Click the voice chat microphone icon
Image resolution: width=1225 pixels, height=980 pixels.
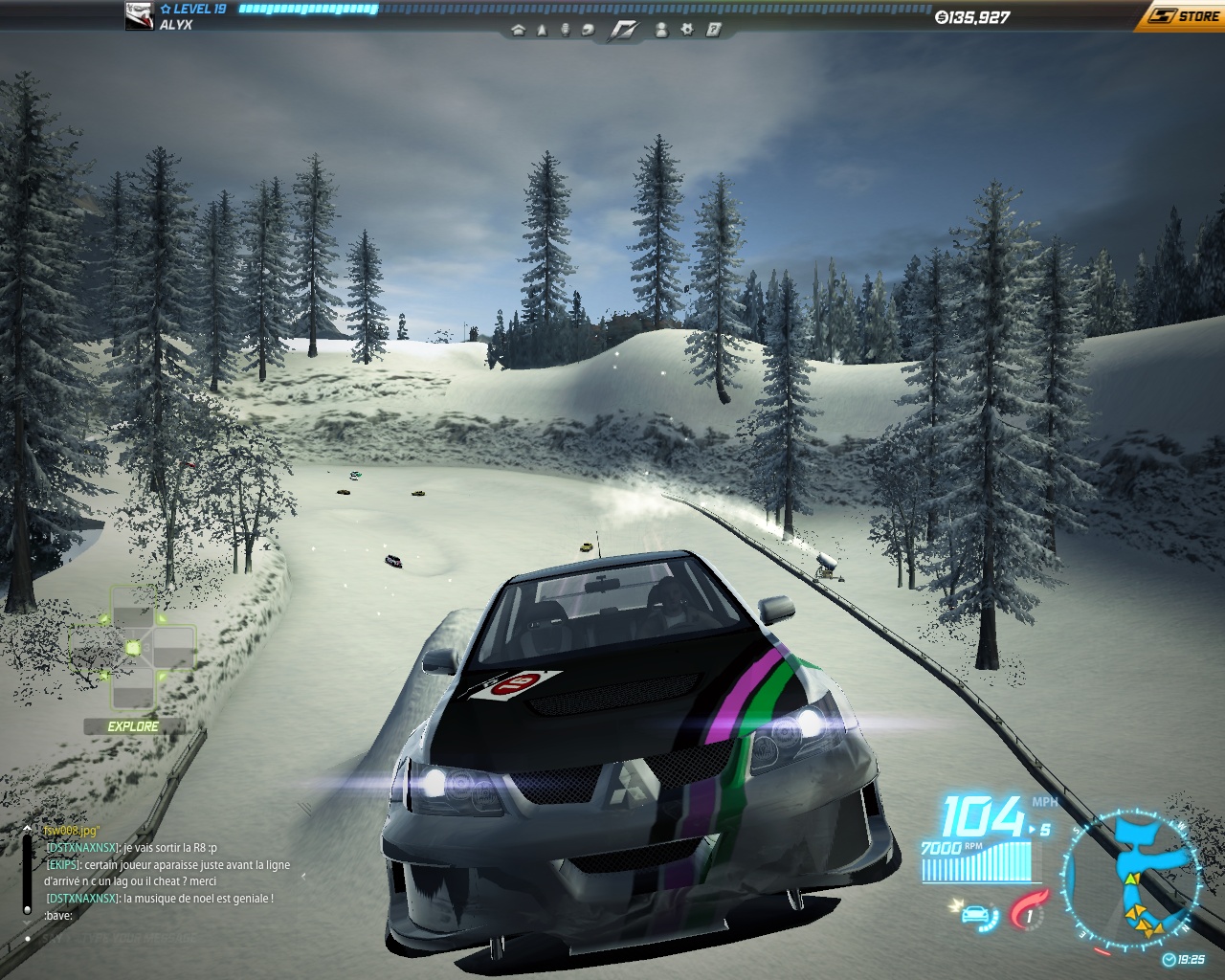tap(565, 32)
